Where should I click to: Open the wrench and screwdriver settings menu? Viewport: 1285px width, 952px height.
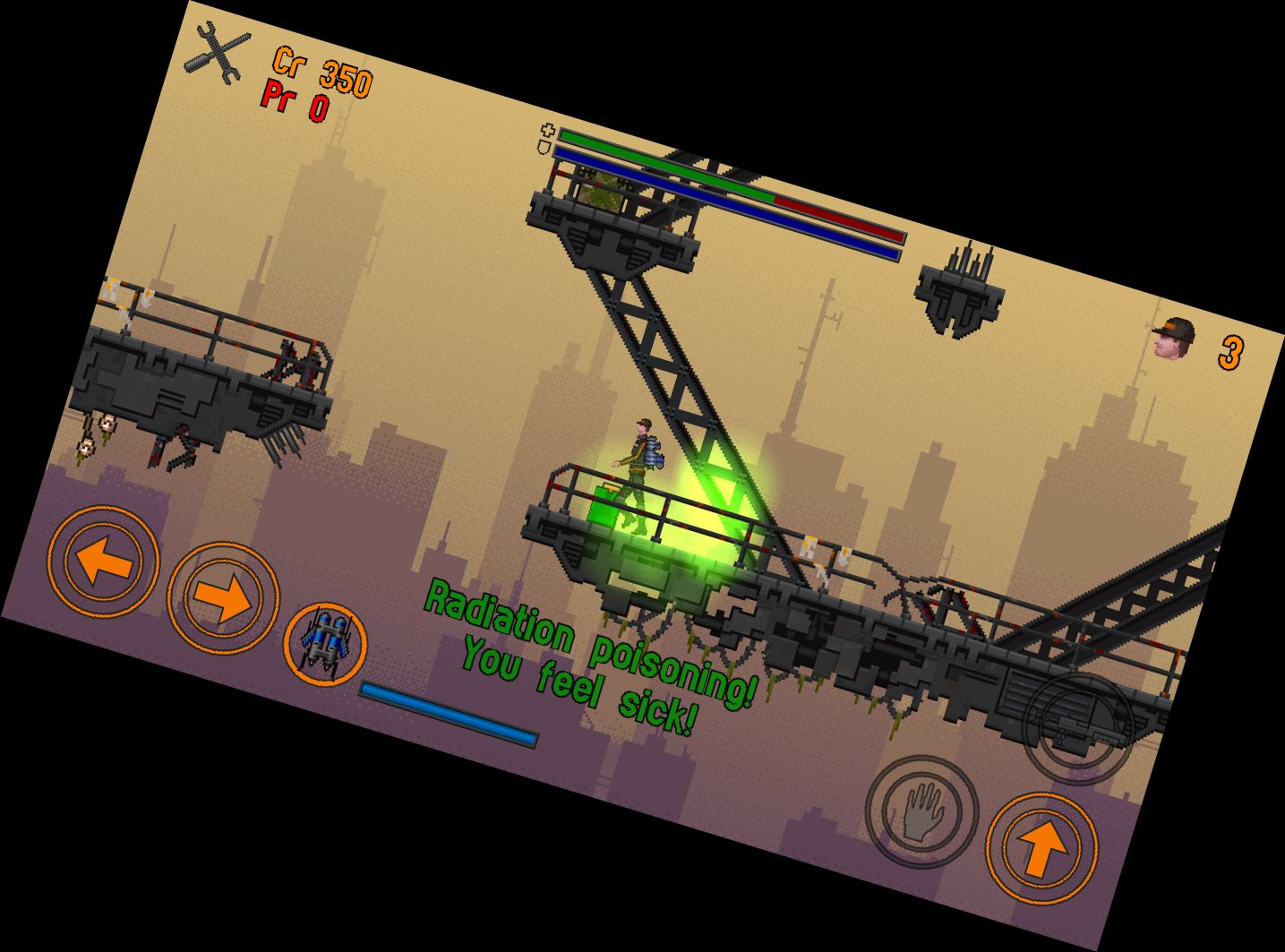tap(217, 54)
